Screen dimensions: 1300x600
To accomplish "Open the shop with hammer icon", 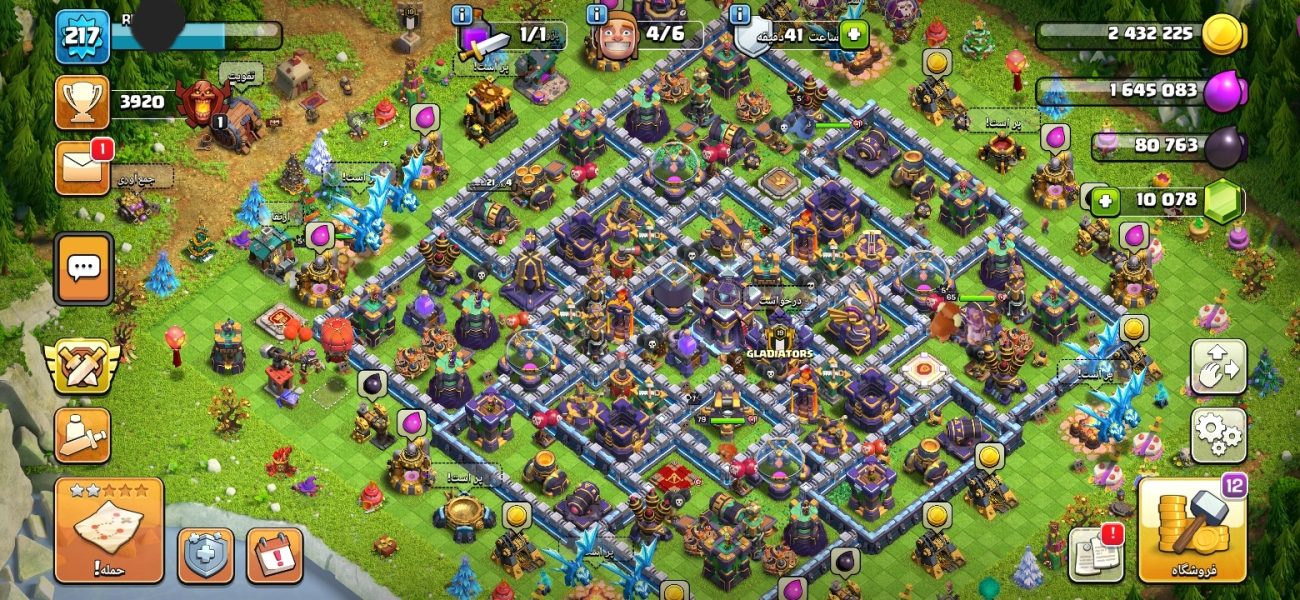I will pos(1192,531).
